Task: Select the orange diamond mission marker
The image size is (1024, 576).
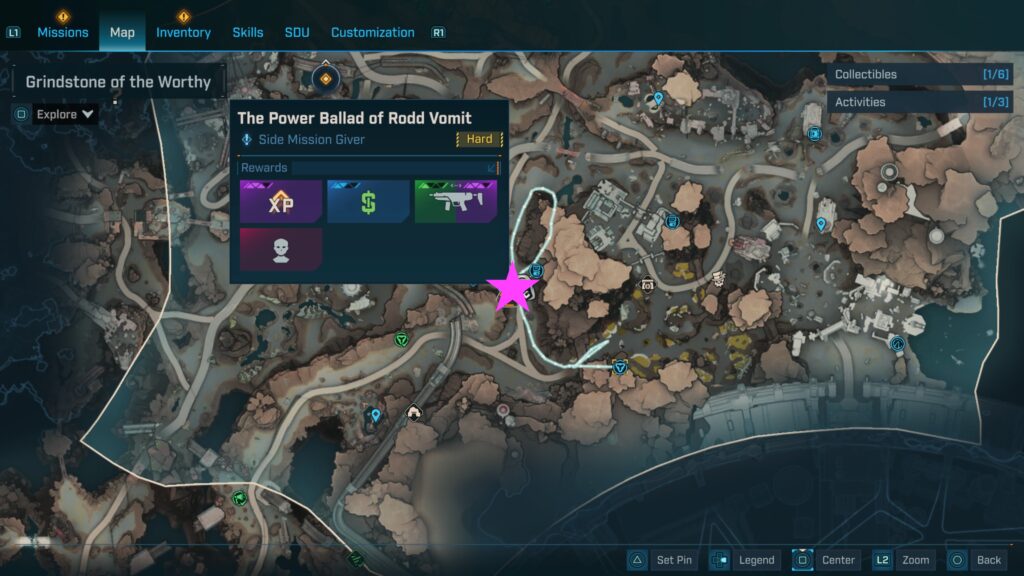Action: [326, 77]
